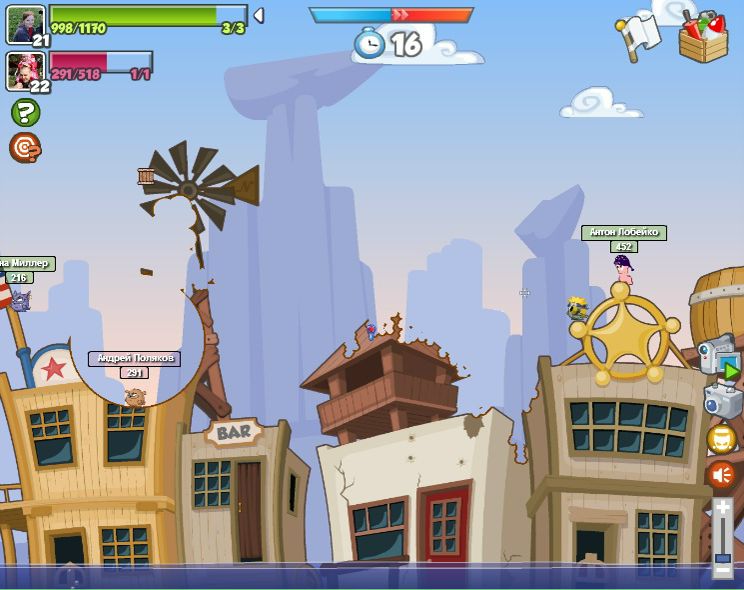
Task: Zoom in with the plus button
Action: 722,507
